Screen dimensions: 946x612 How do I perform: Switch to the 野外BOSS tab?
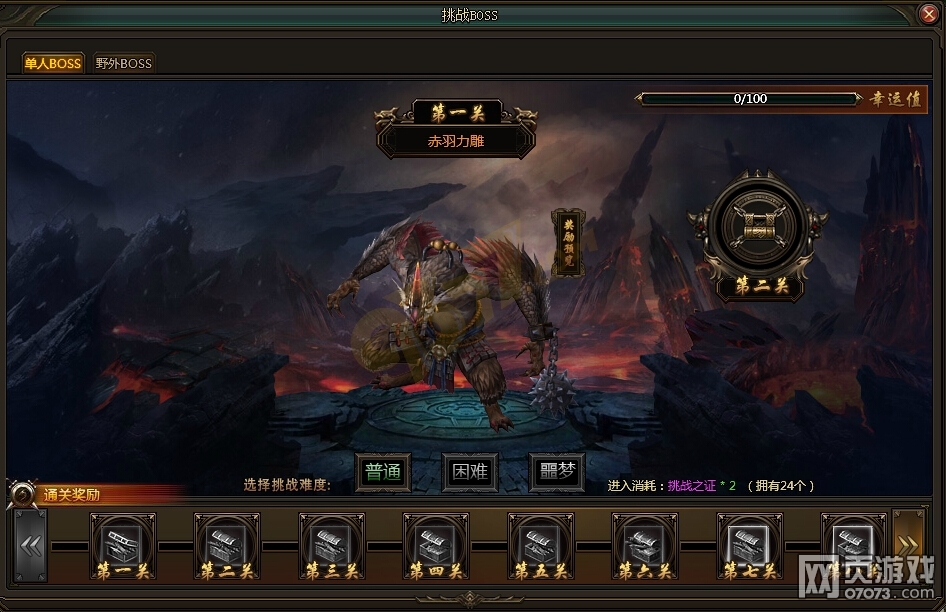pyautogui.click(x=124, y=63)
